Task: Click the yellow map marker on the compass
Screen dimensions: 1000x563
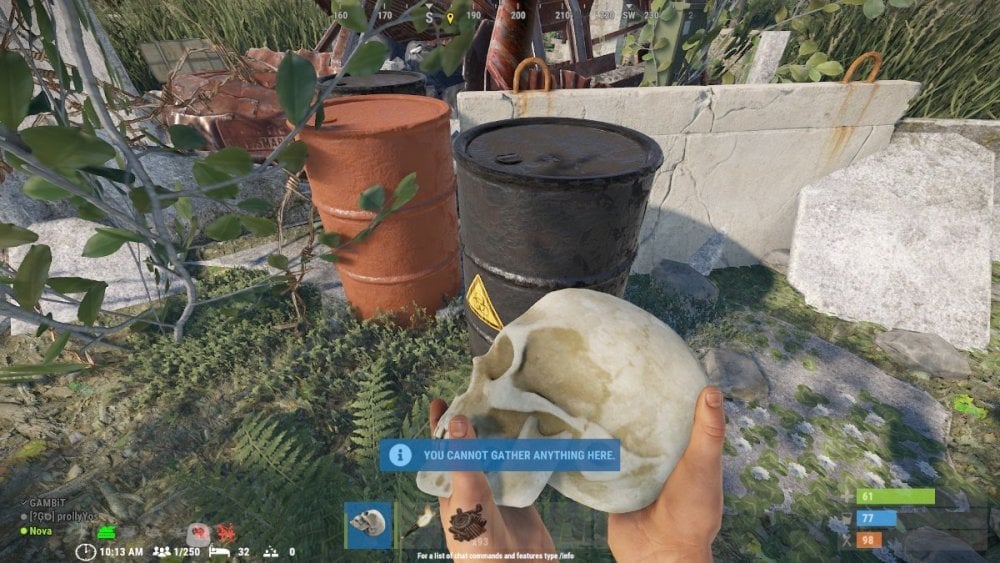Action: (450, 17)
